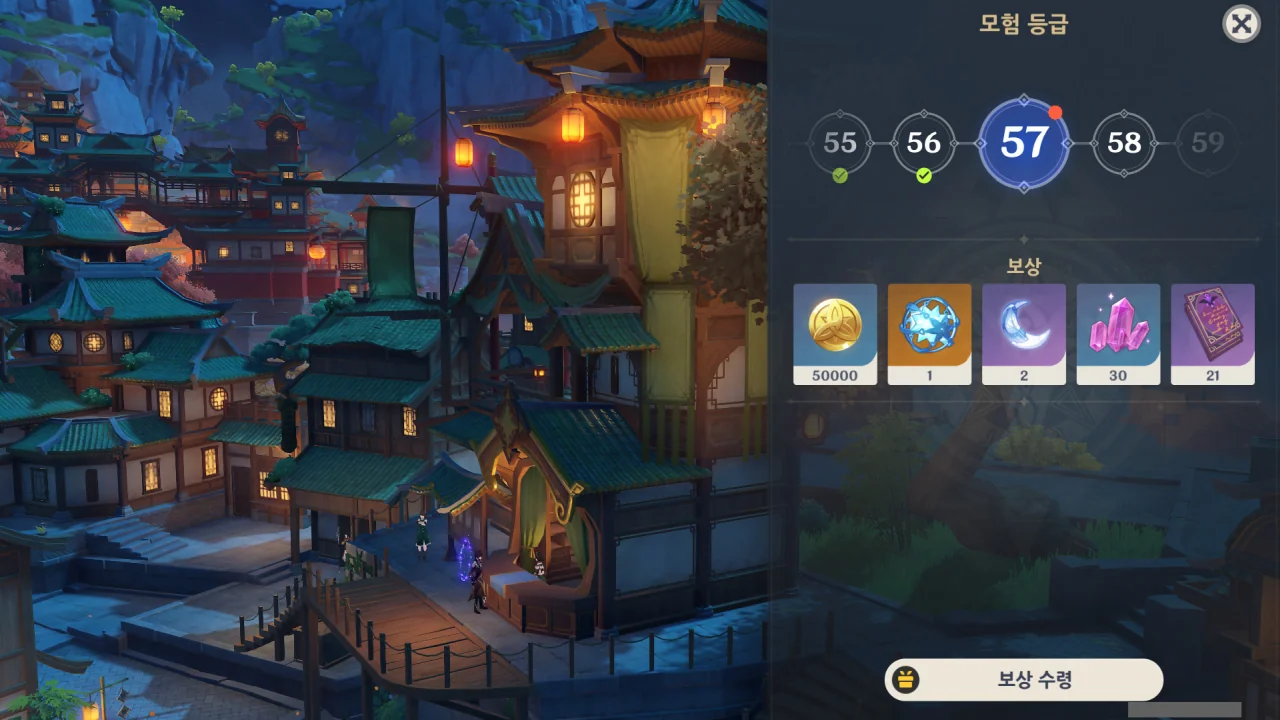Inspect the crescent moon reward item

[1024, 333]
